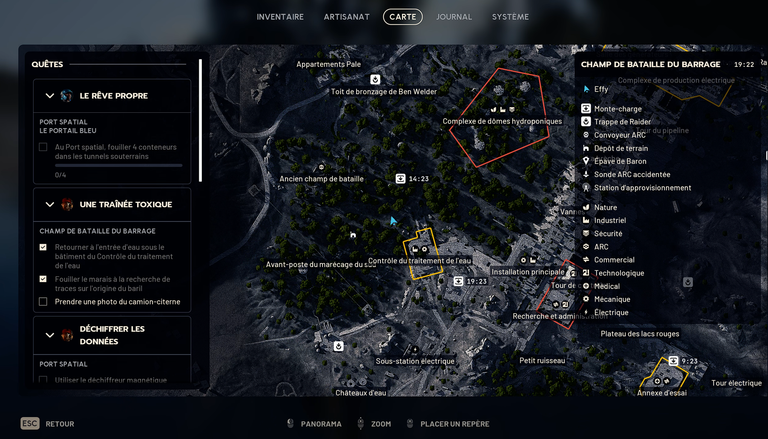Viewport: 768px width, 439px height.
Task: Collapse the Une Traînée Toxique quest
Action: coord(51,204)
